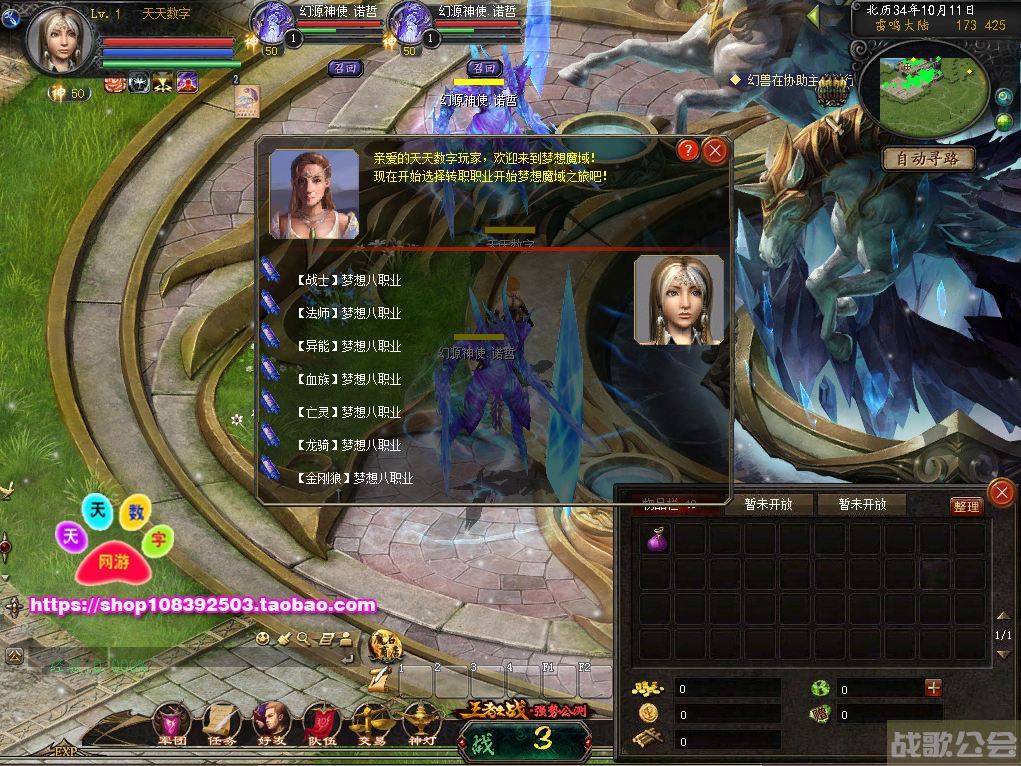Screen dimensions: 1021x766
Task: Open the 任务 quest menu
Action: (x=221, y=722)
